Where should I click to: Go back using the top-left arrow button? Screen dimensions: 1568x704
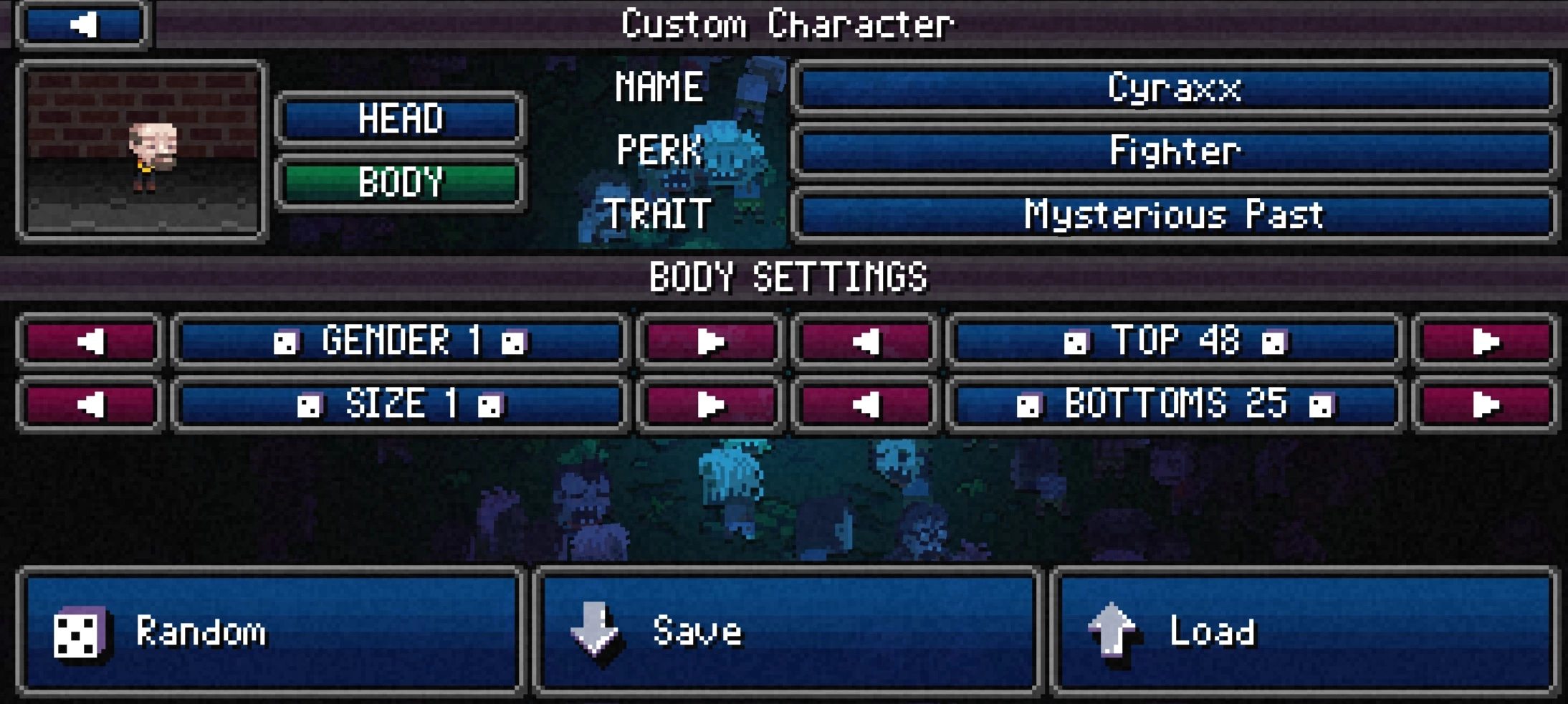82,24
